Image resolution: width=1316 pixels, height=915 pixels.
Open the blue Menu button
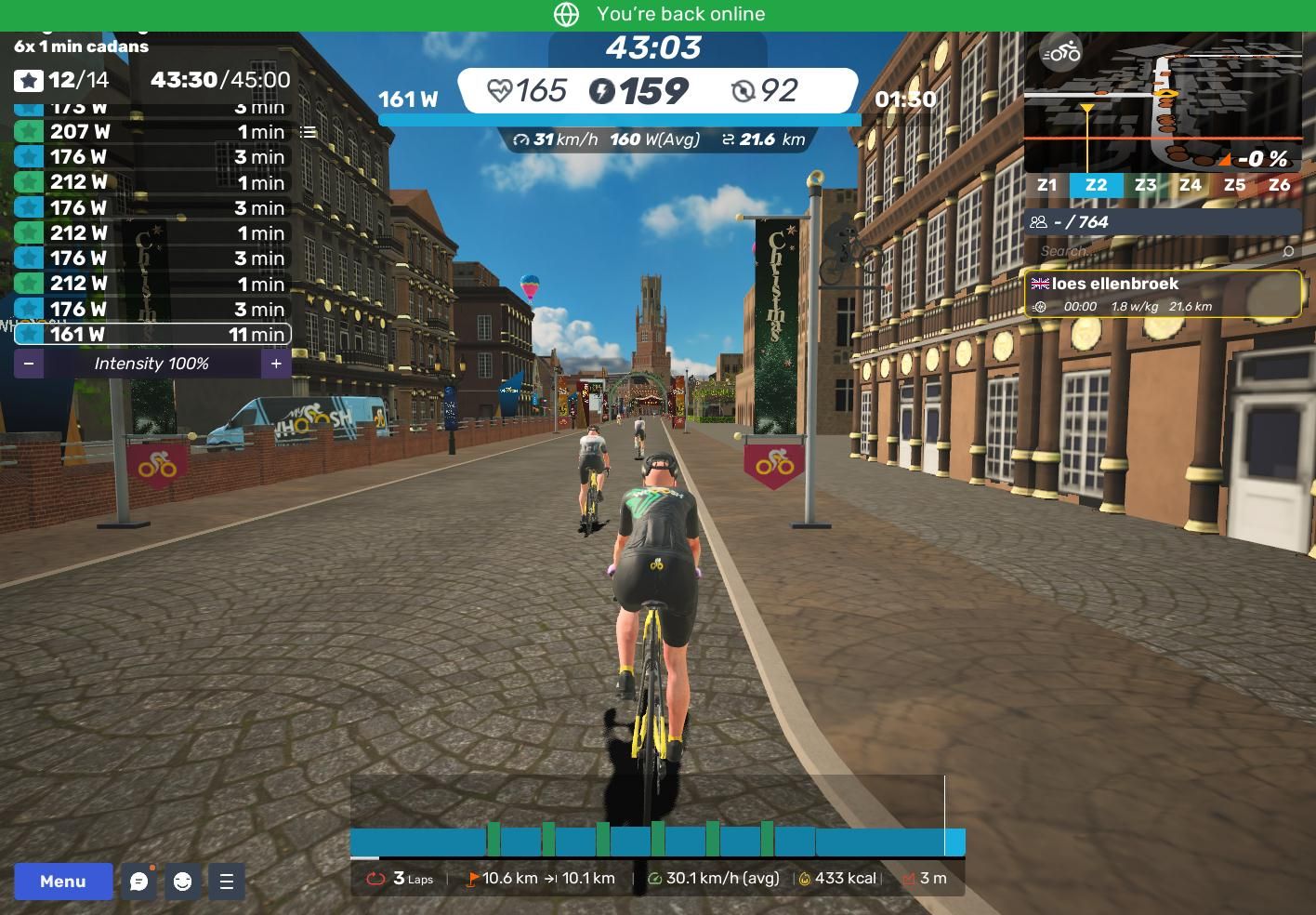63,882
